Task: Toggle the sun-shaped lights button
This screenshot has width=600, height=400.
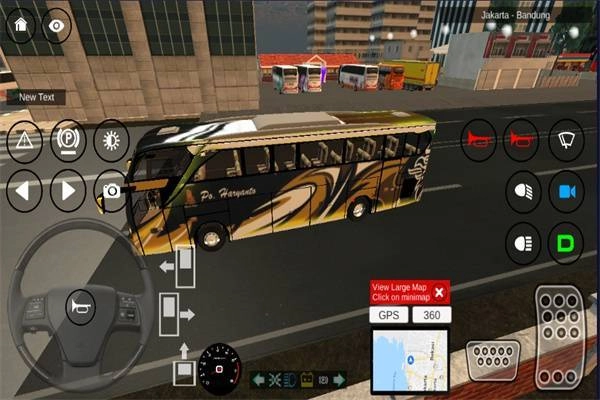Action: 111,141
